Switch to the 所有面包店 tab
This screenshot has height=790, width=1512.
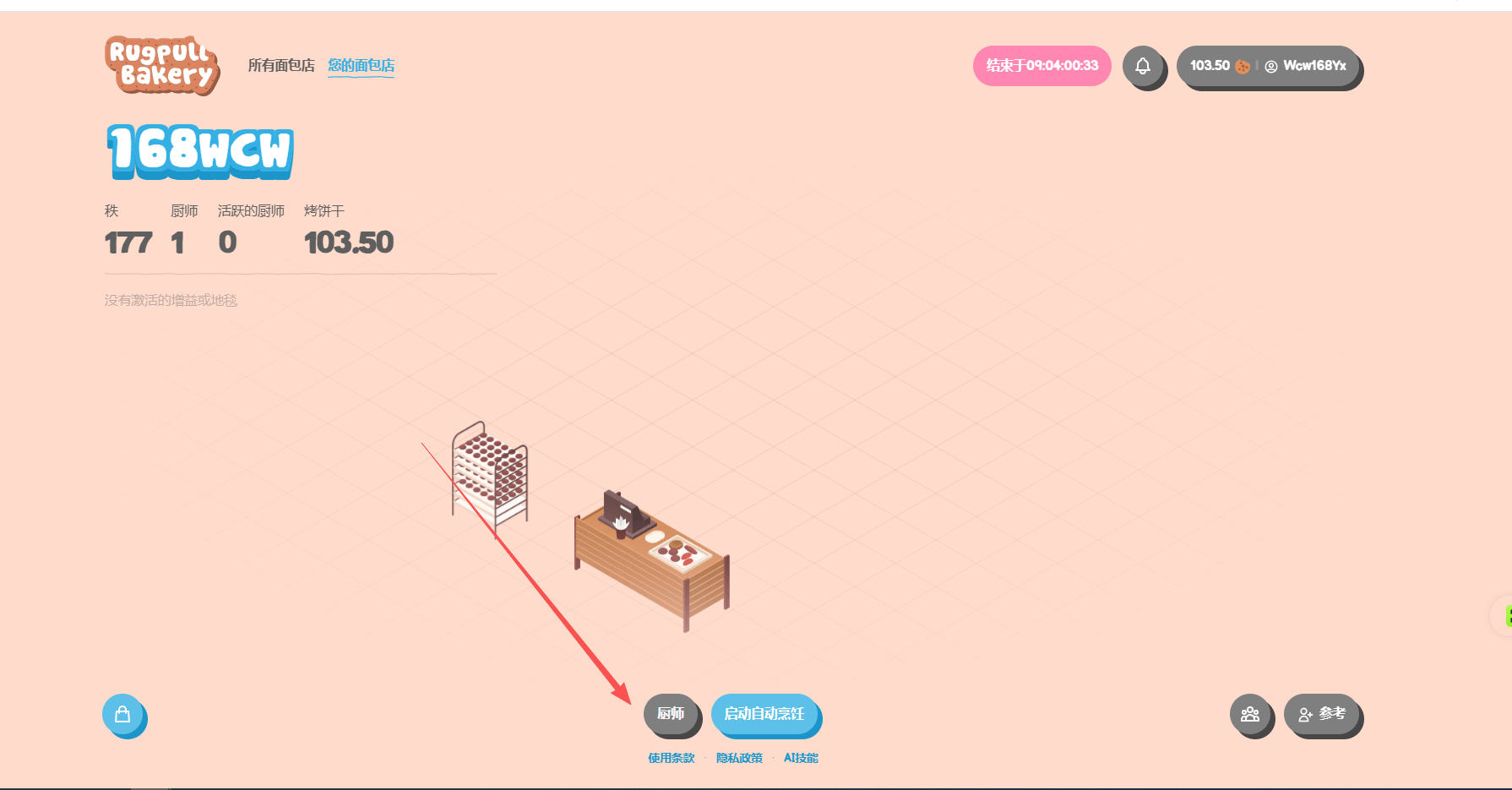[x=280, y=65]
